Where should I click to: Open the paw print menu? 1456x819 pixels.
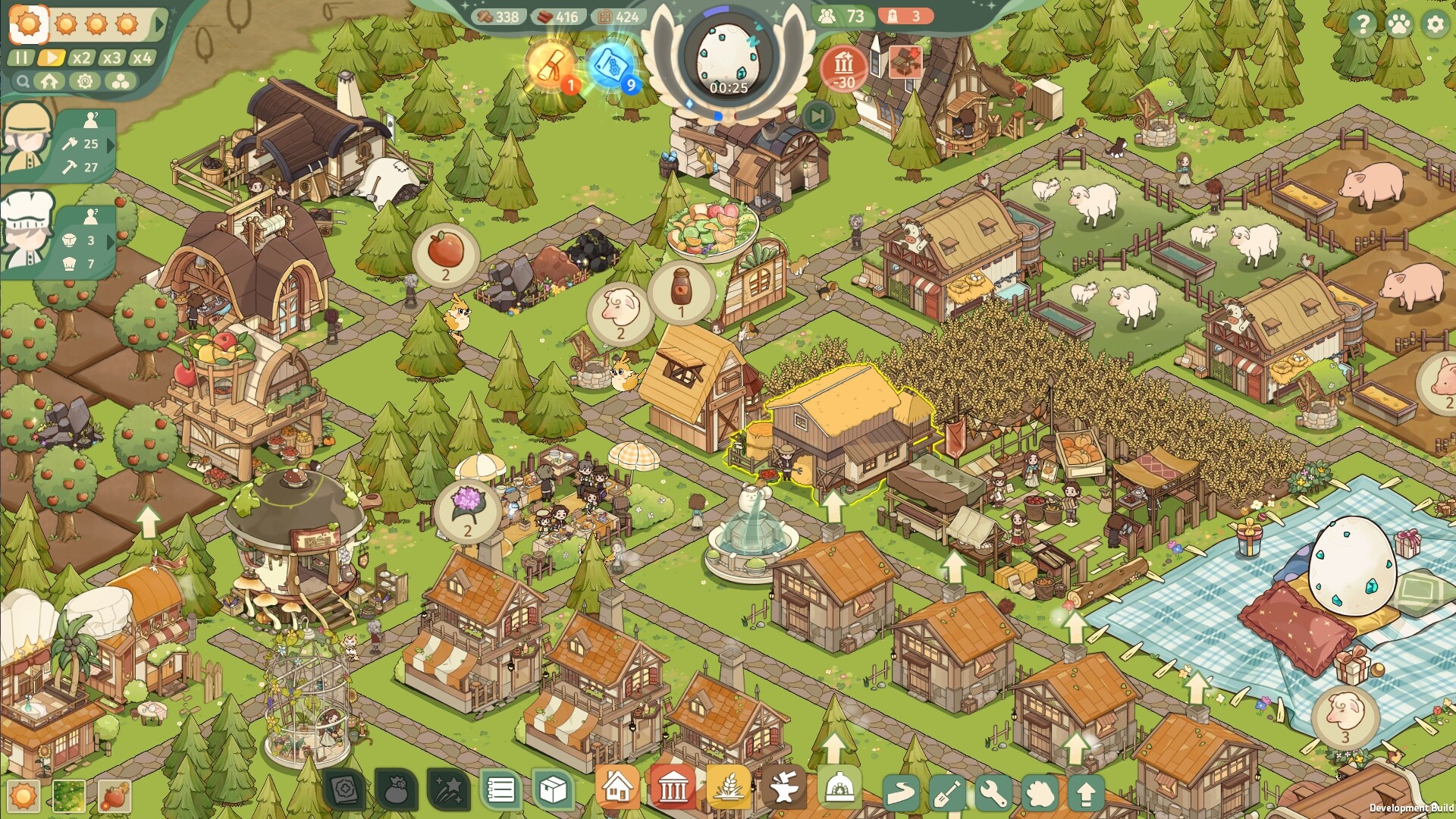tap(1399, 24)
